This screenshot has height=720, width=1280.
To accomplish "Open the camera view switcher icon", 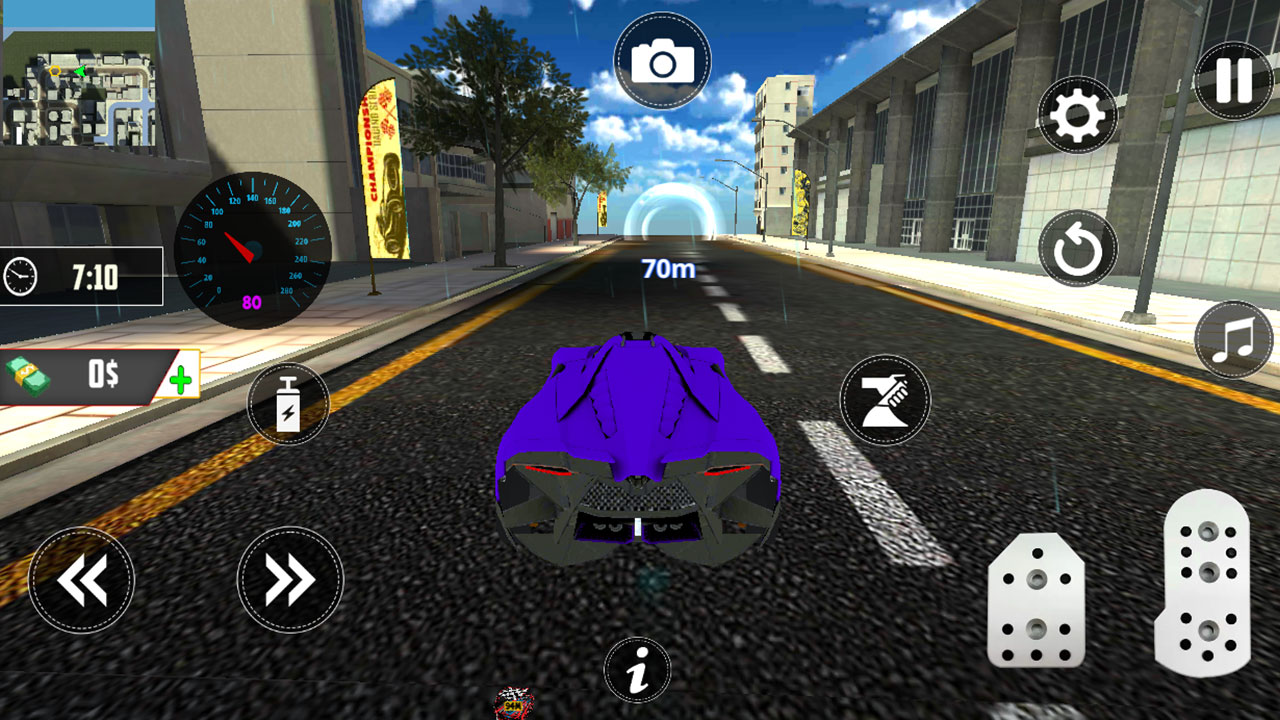I will 663,57.
